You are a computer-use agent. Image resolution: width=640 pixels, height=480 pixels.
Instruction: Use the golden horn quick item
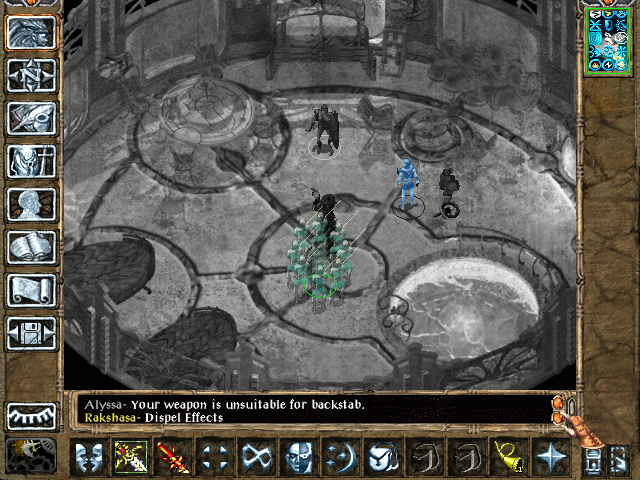508,457
